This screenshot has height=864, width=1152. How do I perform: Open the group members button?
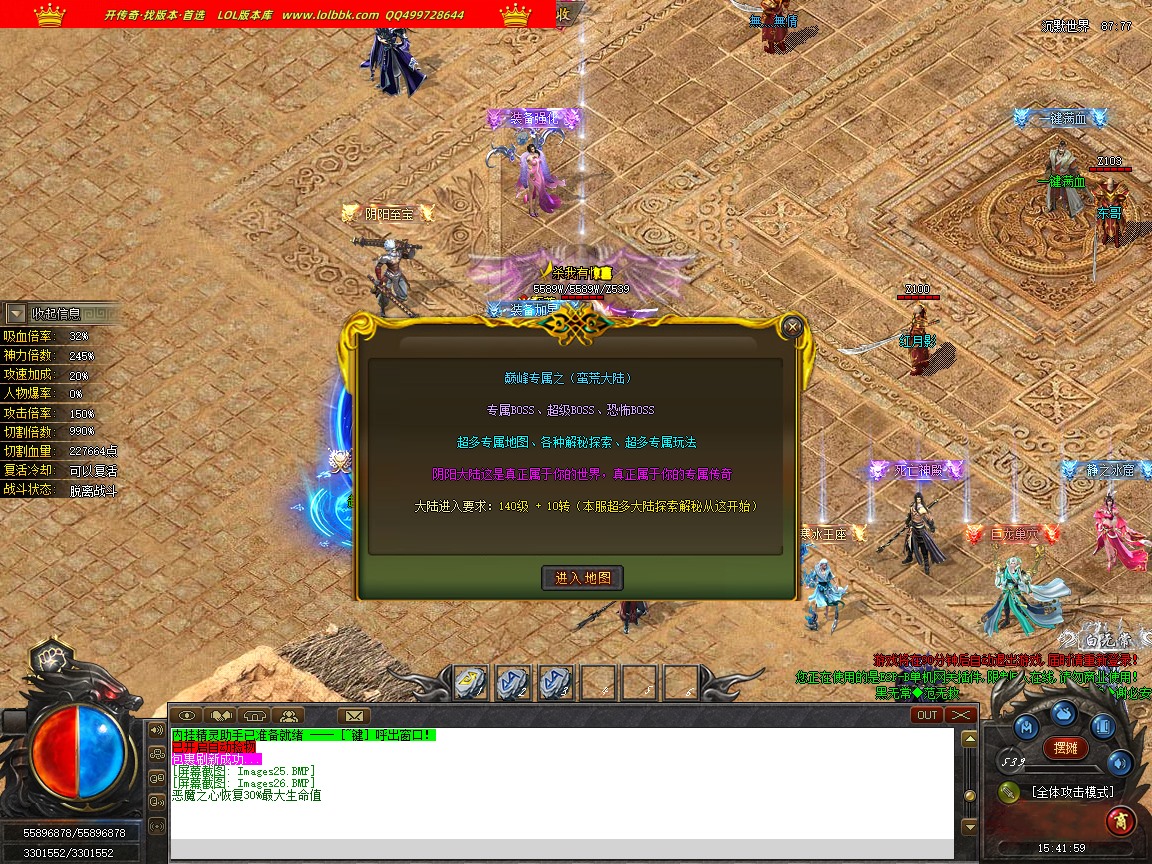(x=288, y=715)
